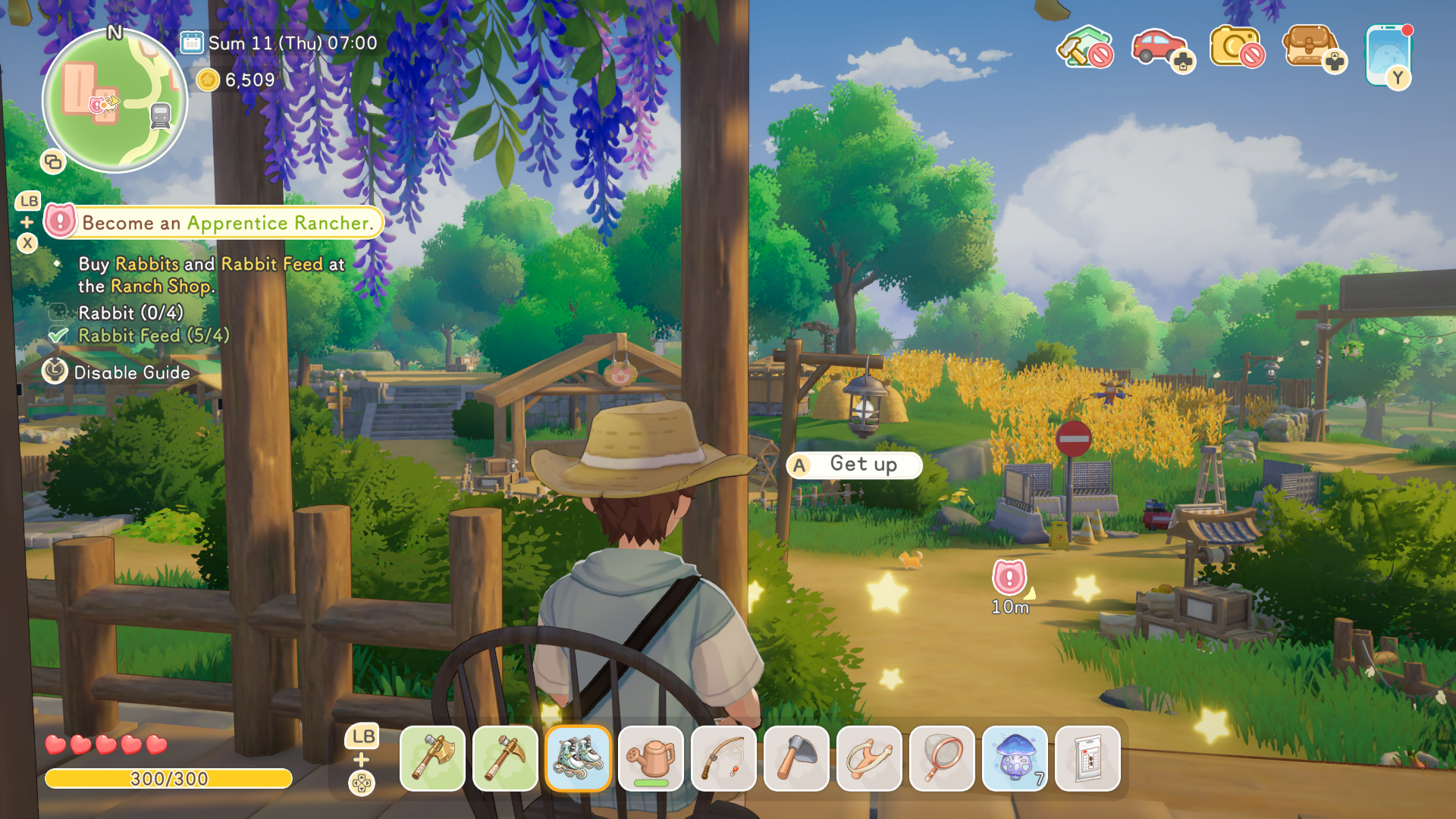Viewport: 1456px width, 819px height.
Task: Open the smartphone menu
Action: (x=1388, y=55)
